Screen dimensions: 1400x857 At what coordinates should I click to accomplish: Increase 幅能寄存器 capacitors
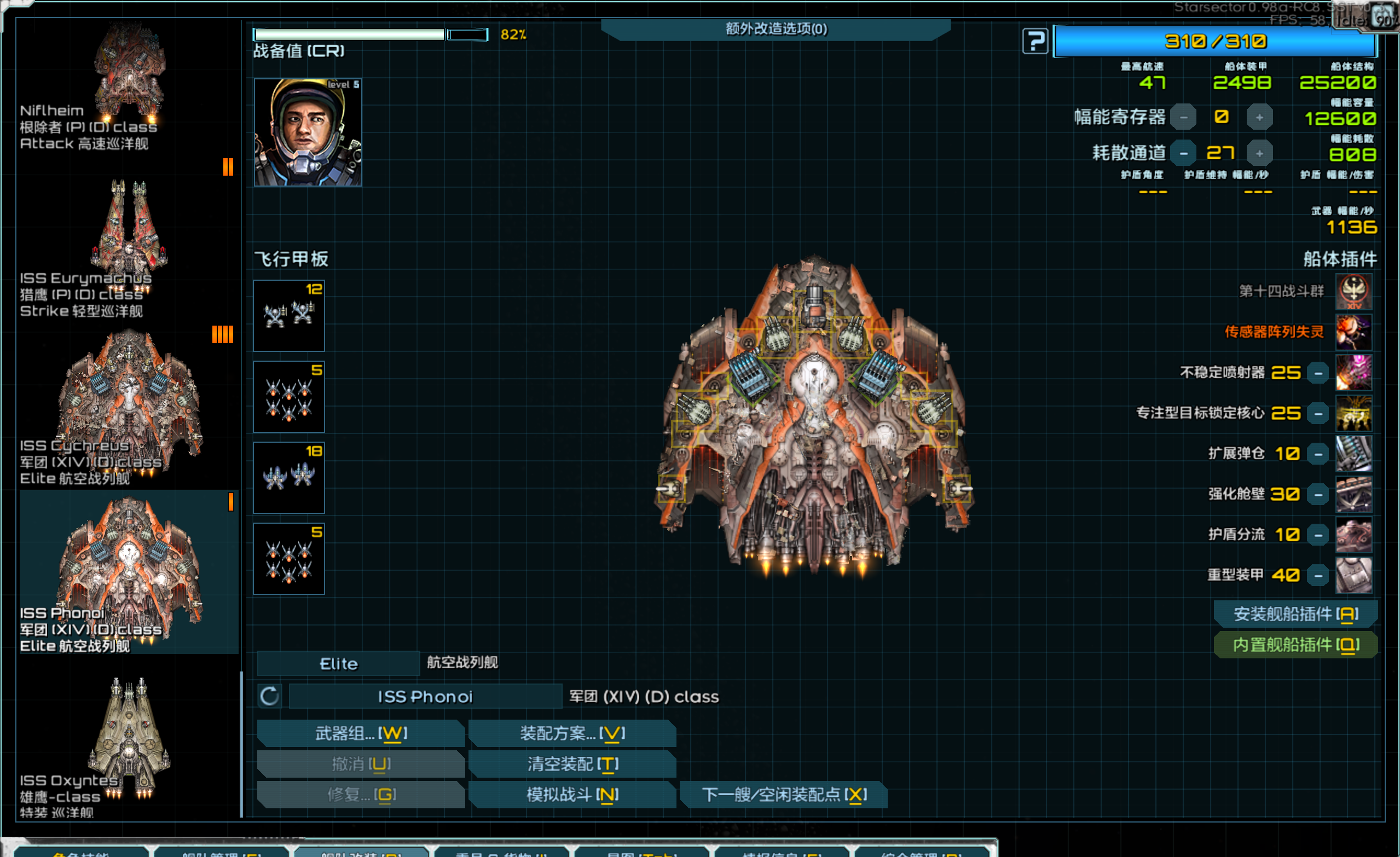(1259, 118)
